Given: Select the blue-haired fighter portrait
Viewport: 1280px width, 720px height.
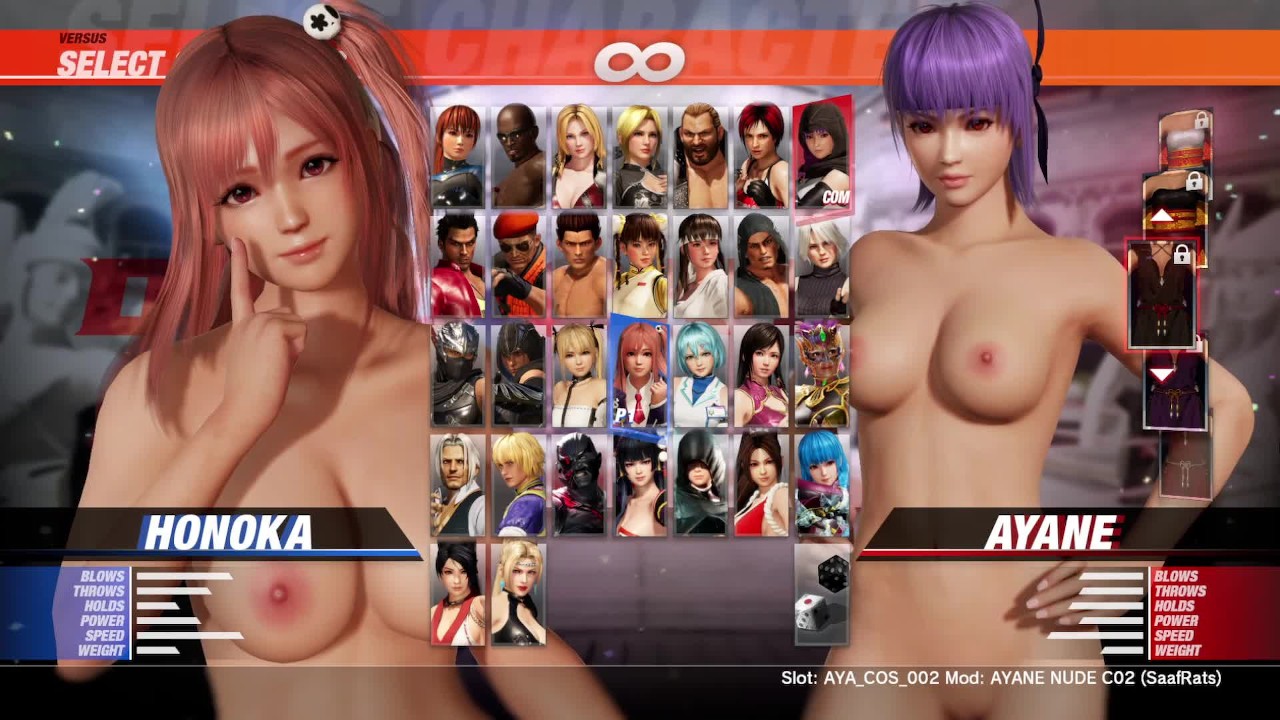Looking at the screenshot, I should [822, 484].
